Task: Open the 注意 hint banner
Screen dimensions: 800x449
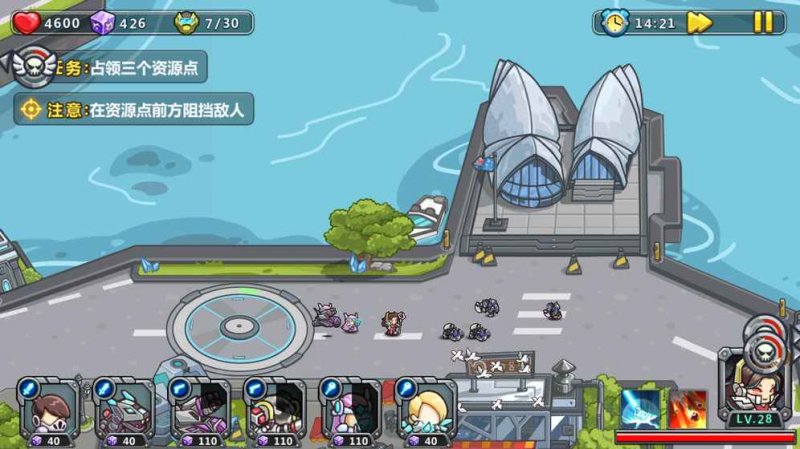Action: tap(135, 109)
